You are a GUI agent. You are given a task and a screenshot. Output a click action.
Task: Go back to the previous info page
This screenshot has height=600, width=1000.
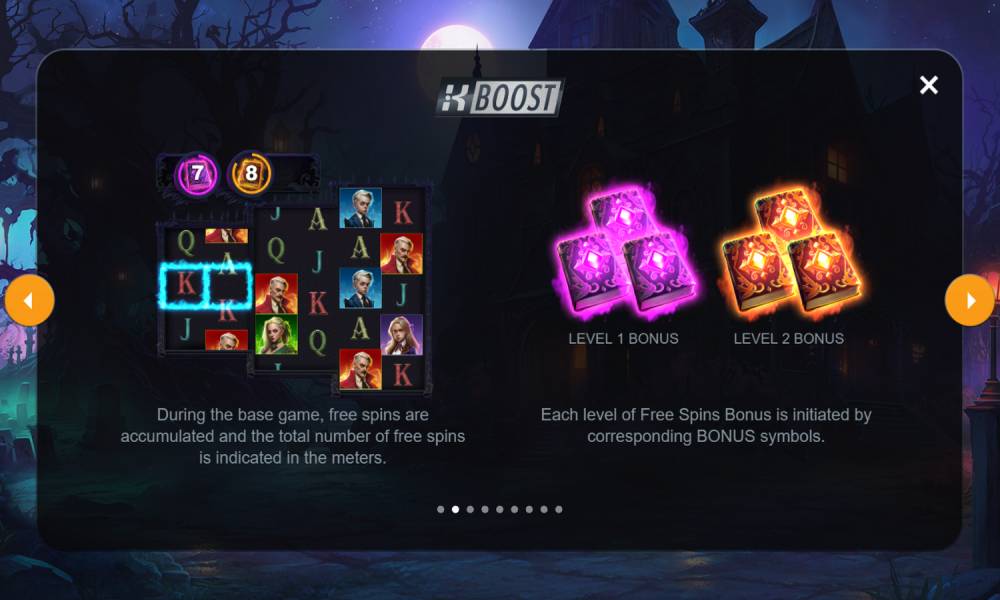29,301
